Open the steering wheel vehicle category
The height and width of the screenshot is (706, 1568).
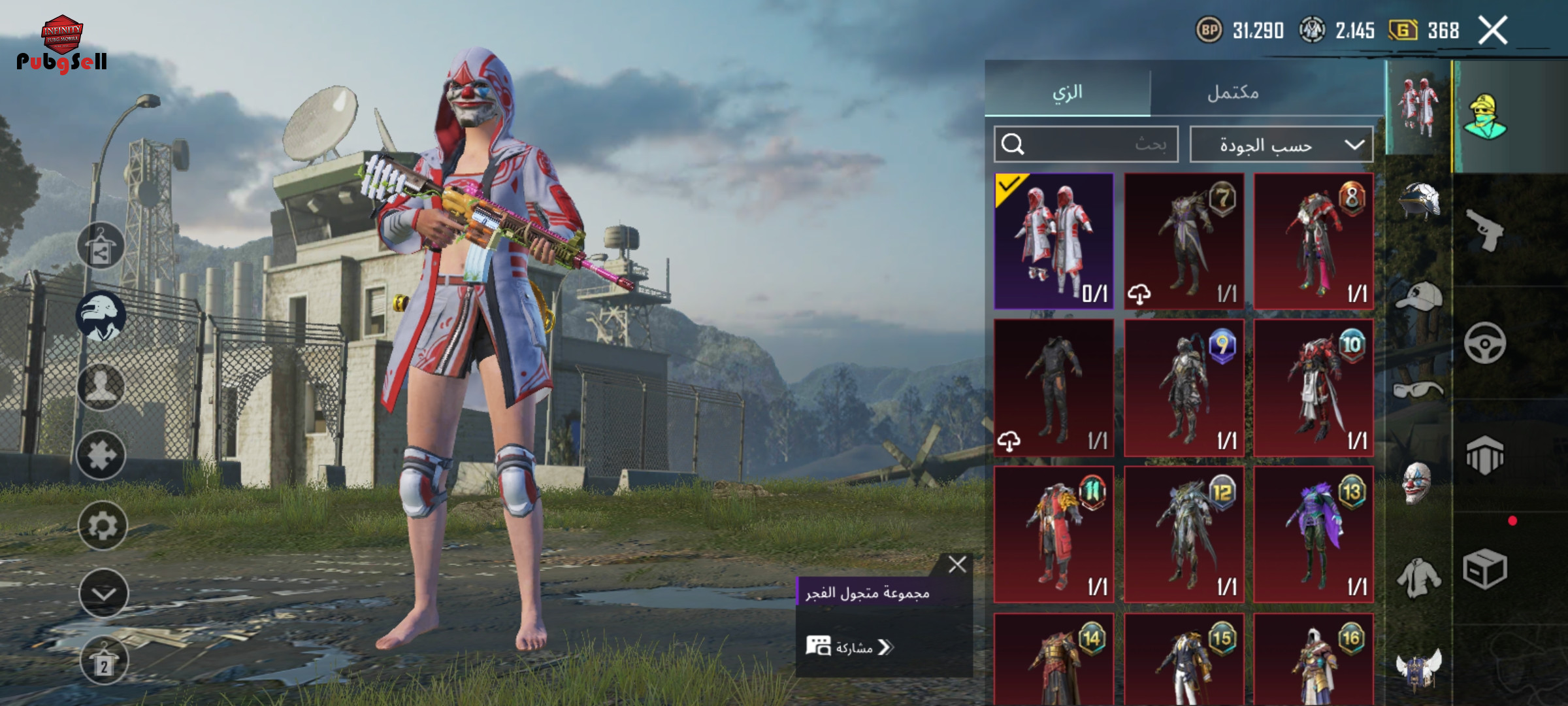click(1484, 343)
